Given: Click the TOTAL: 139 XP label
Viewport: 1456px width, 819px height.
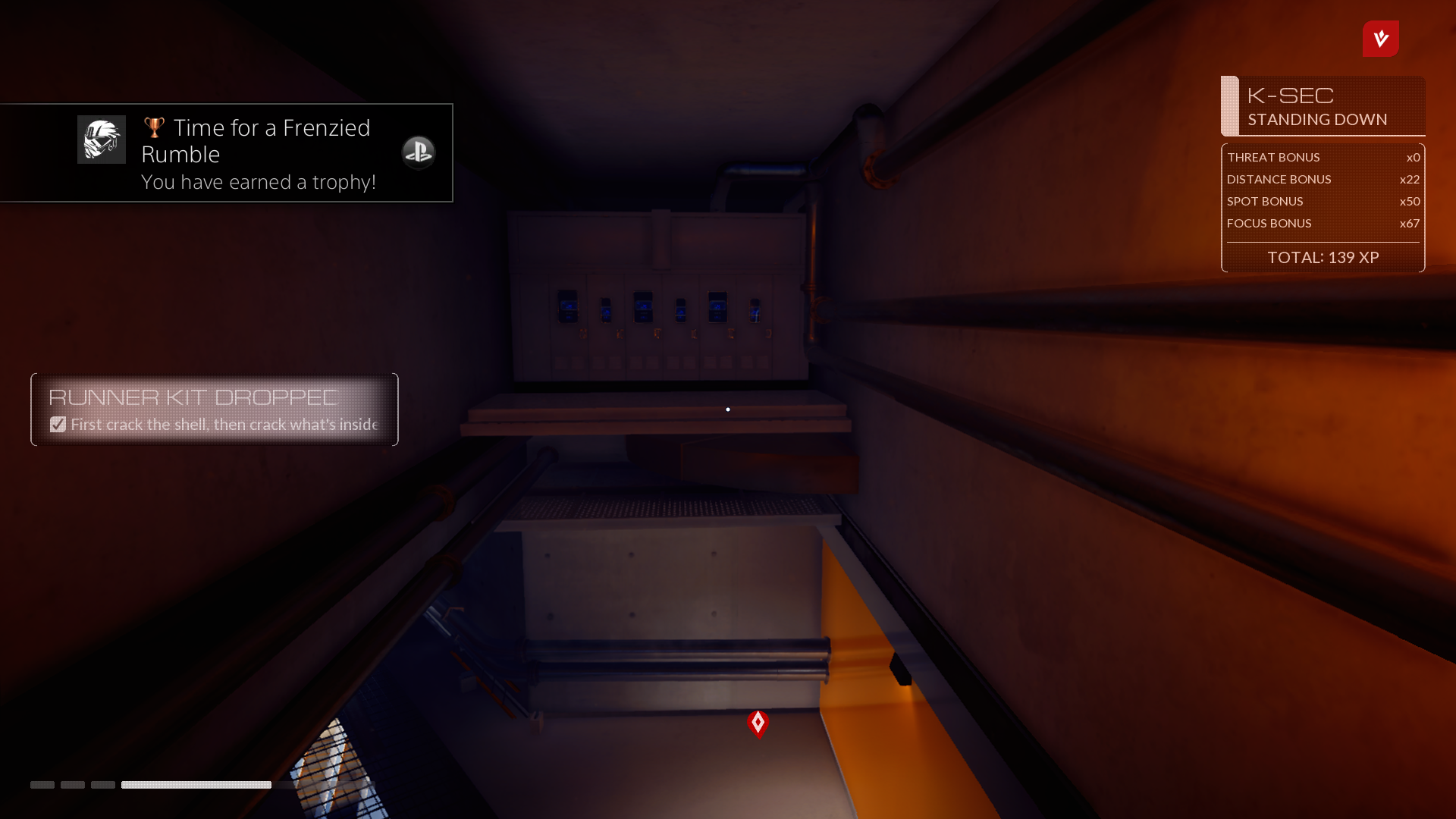Looking at the screenshot, I should 1323,257.
